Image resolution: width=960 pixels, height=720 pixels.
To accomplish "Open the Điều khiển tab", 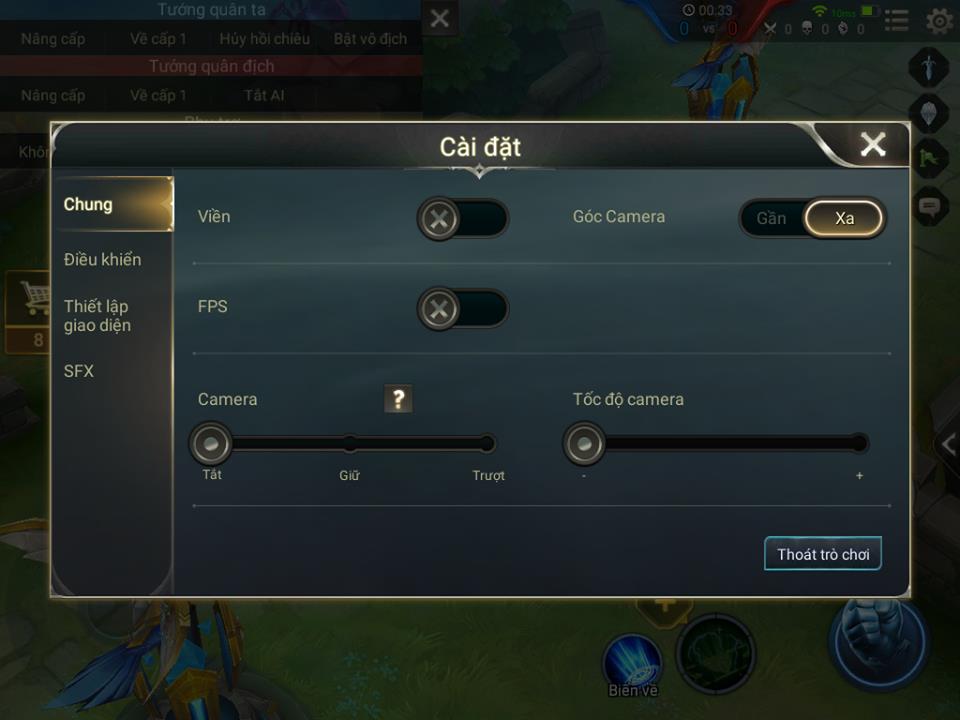I will click(102, 259).
